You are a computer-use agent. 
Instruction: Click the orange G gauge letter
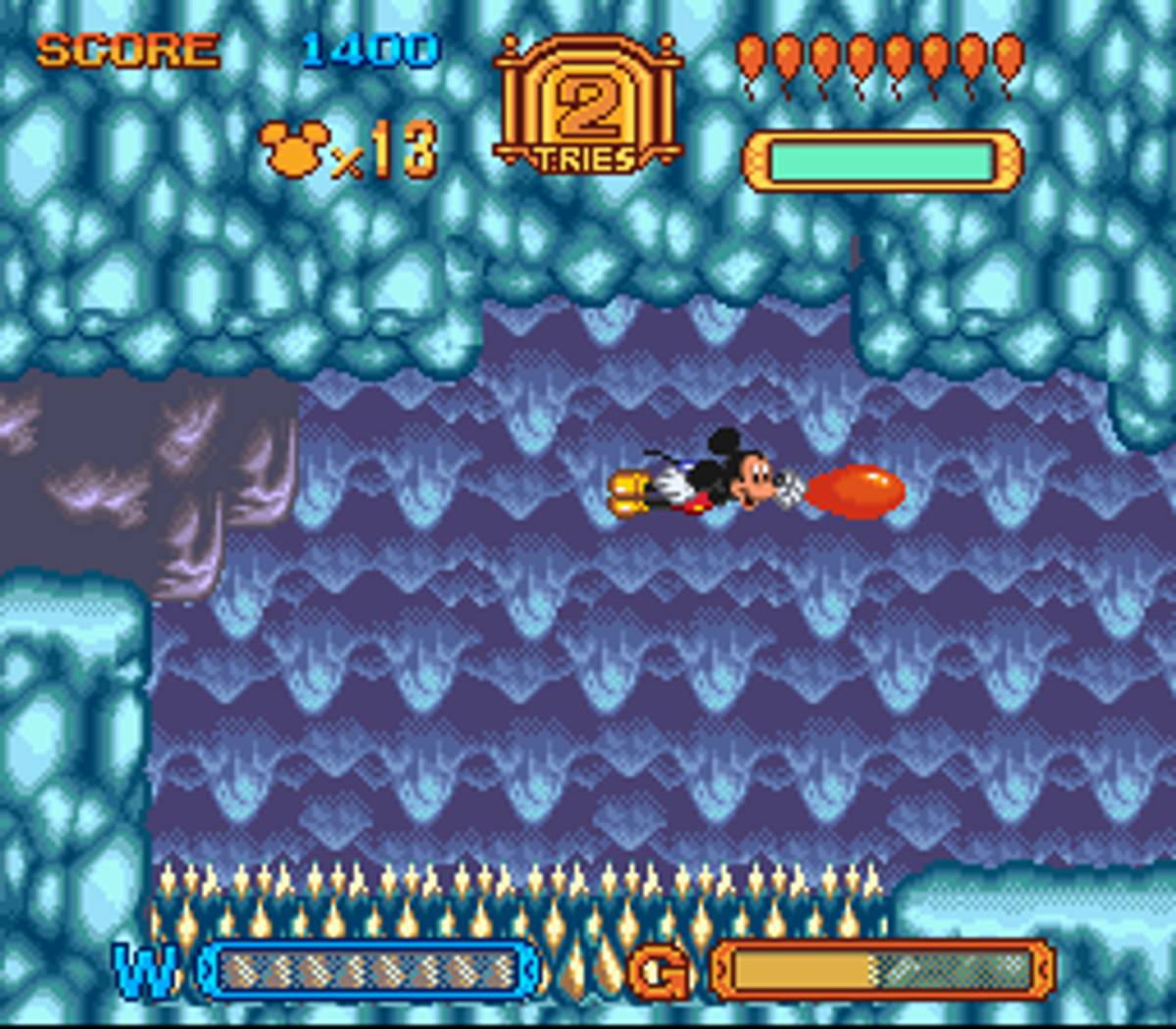point(659,971)
